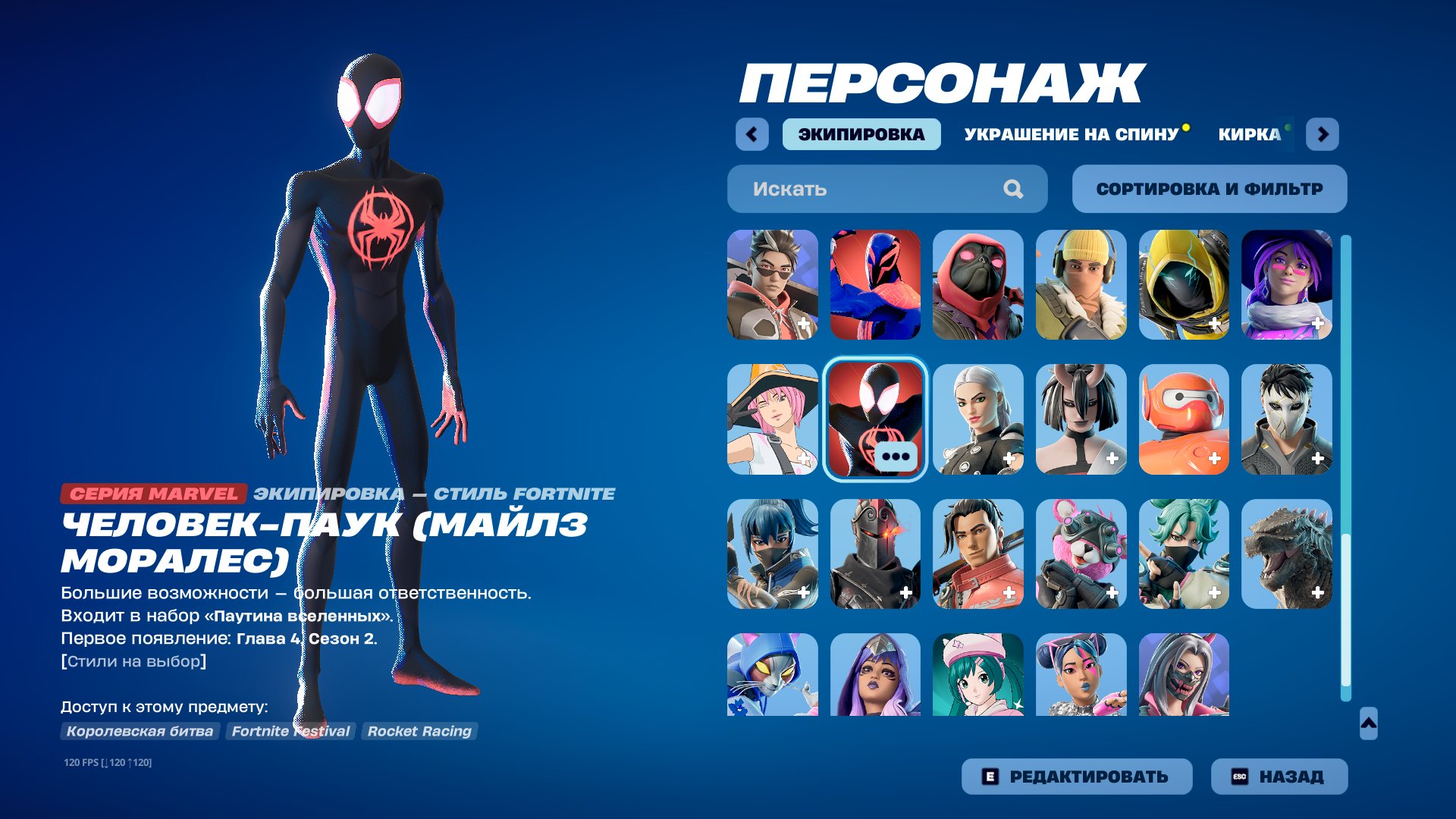Select the pink Cuddle Team bear outfit icon
1456x819 pixels.
(x=1081, y=555)
